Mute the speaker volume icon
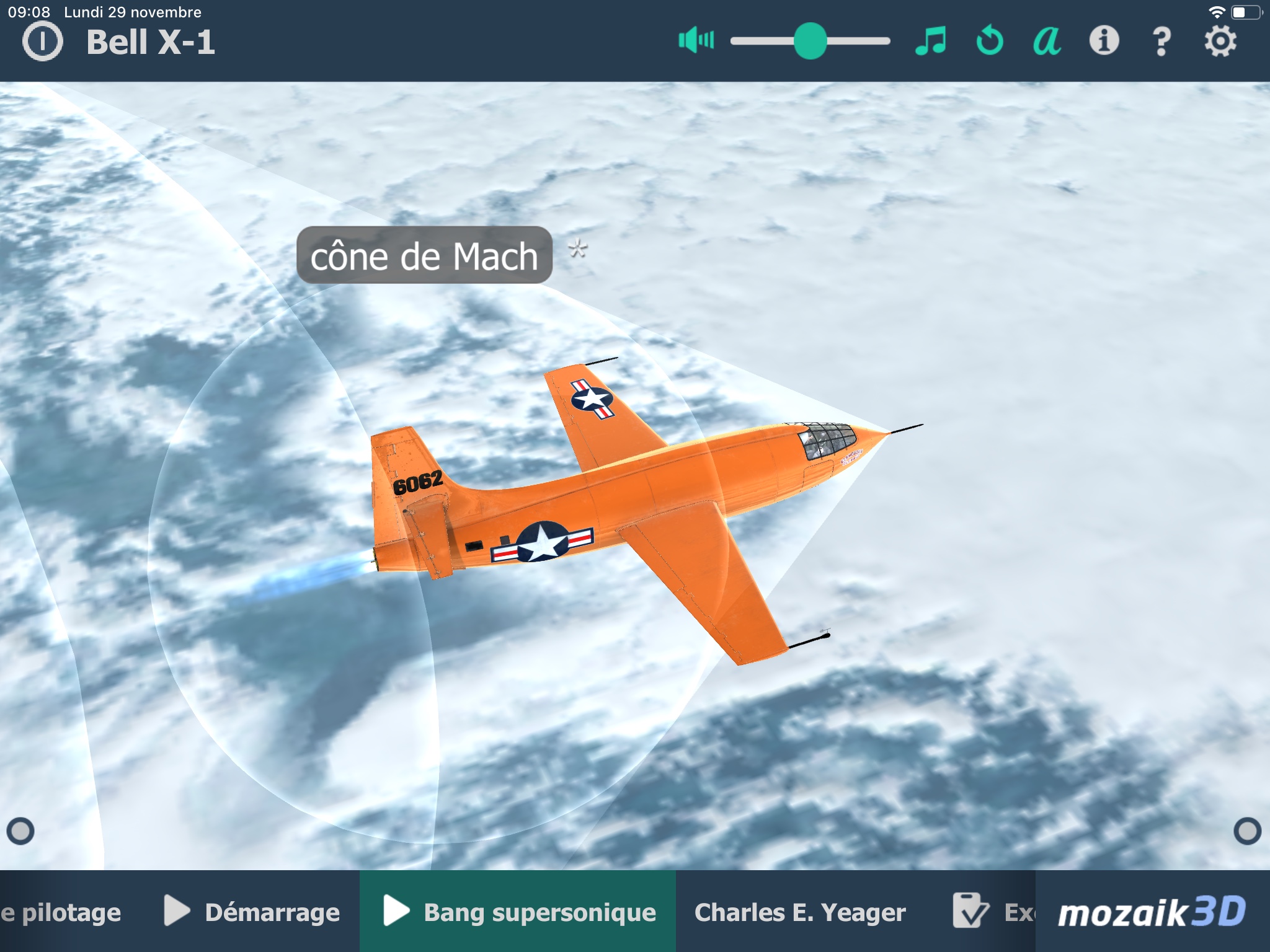 pos(696,41)
